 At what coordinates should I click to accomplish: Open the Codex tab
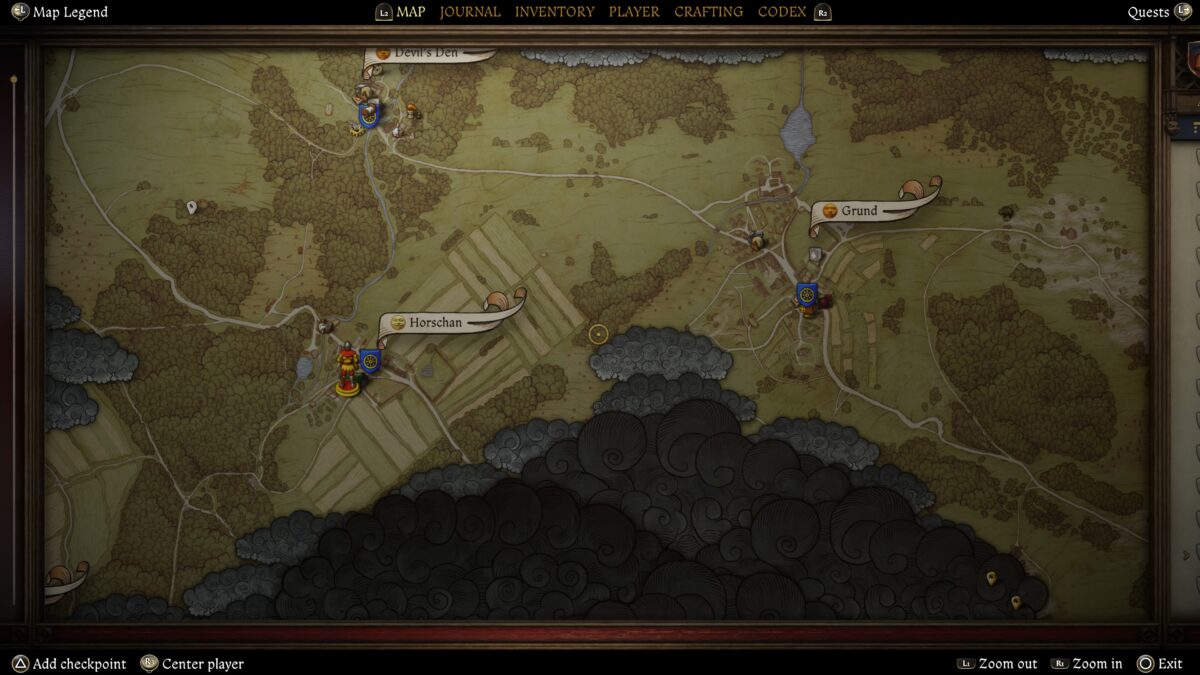(x=782, y=12)
